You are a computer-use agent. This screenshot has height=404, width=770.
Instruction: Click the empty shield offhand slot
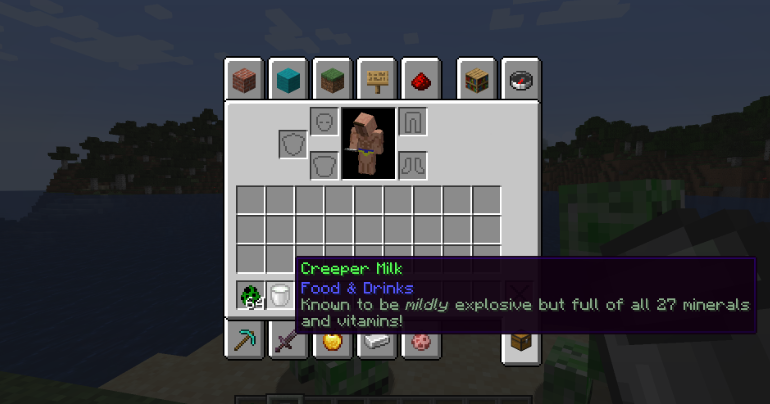(x=292, y=144)
